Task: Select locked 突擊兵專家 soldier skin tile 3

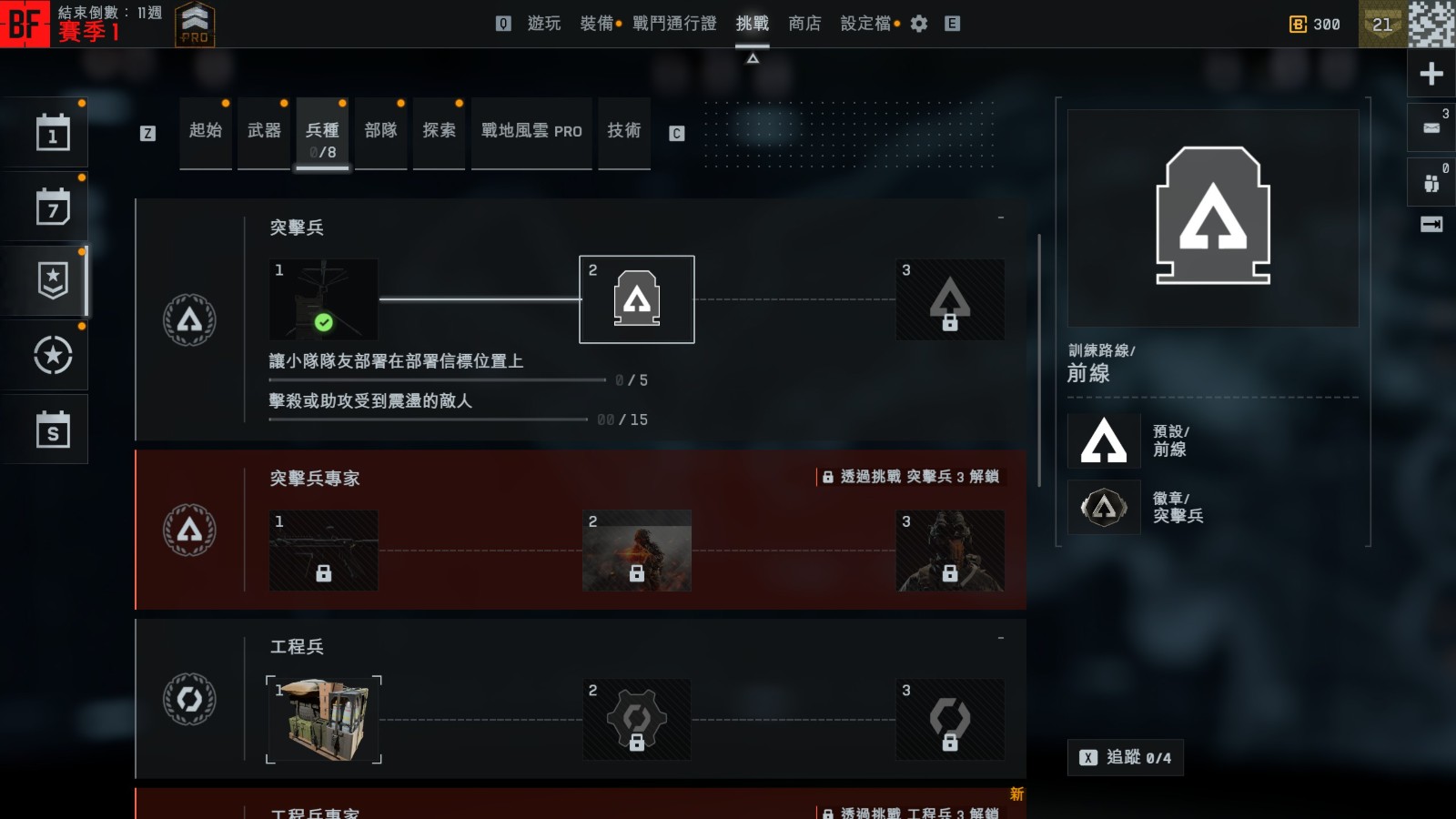Action: pyautogui.click(x=950, y=551)
